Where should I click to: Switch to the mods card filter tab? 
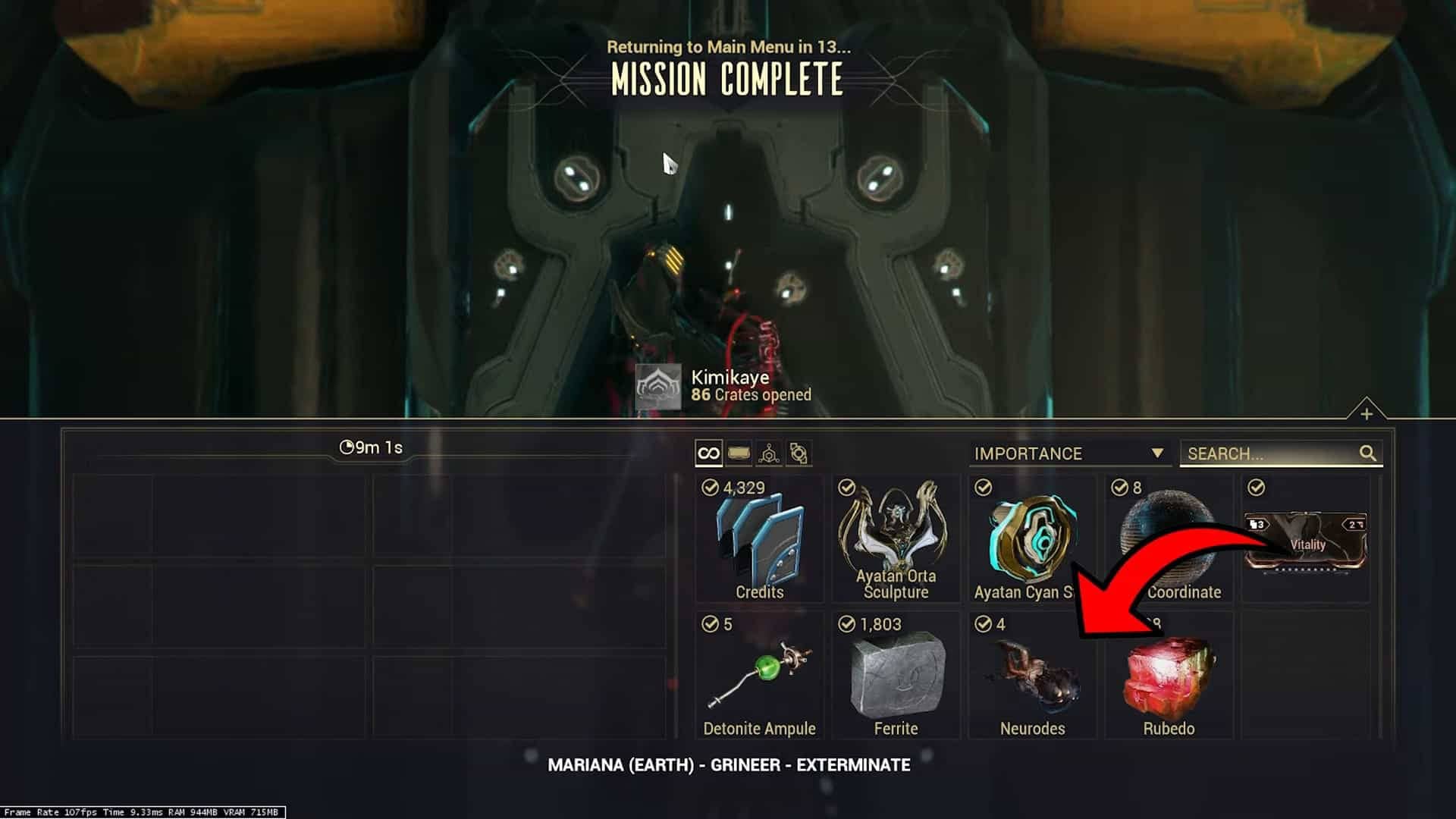coord(739,453)
